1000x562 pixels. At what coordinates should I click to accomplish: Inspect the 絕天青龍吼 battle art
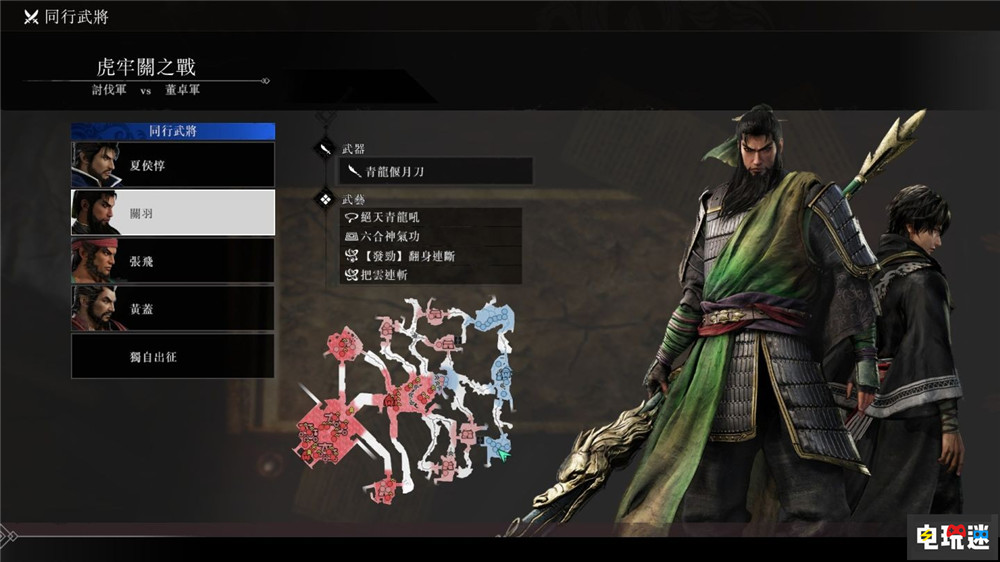point(431,217)
